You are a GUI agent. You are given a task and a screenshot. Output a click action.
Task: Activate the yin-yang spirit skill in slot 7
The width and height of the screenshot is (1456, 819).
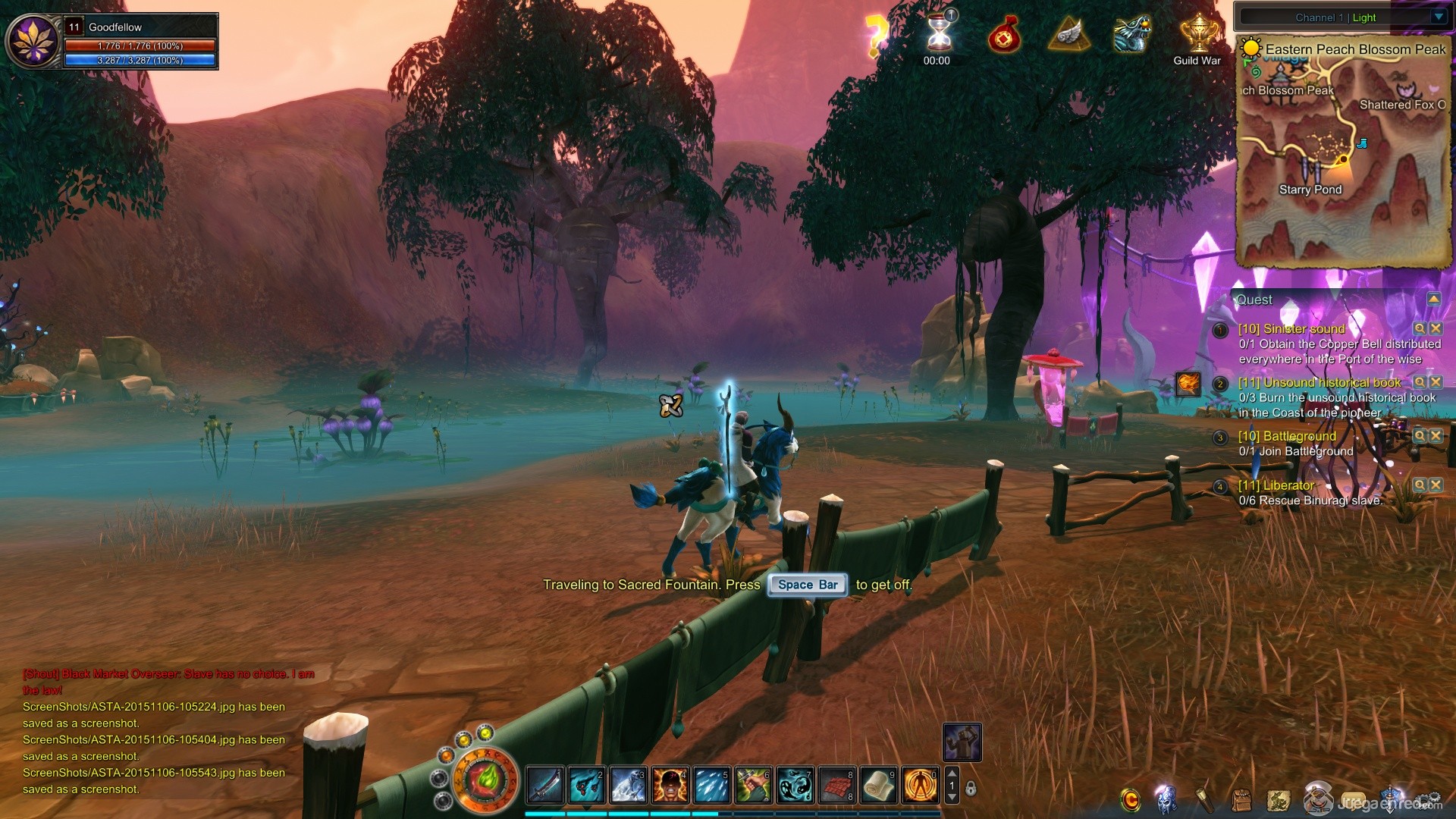click(795, 785)
